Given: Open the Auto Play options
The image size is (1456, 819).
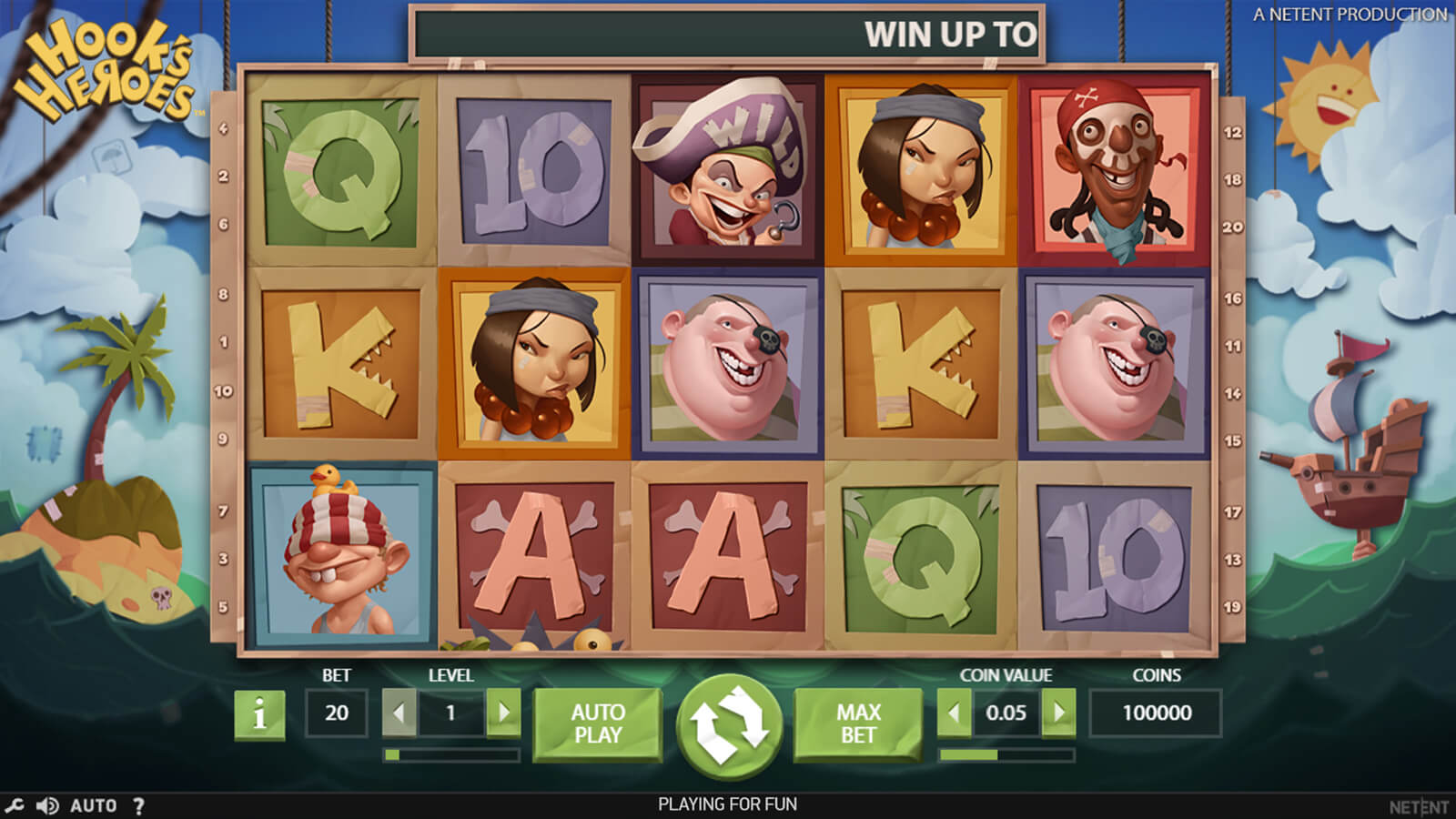Looking at the screenshot, I should (598, 723).
